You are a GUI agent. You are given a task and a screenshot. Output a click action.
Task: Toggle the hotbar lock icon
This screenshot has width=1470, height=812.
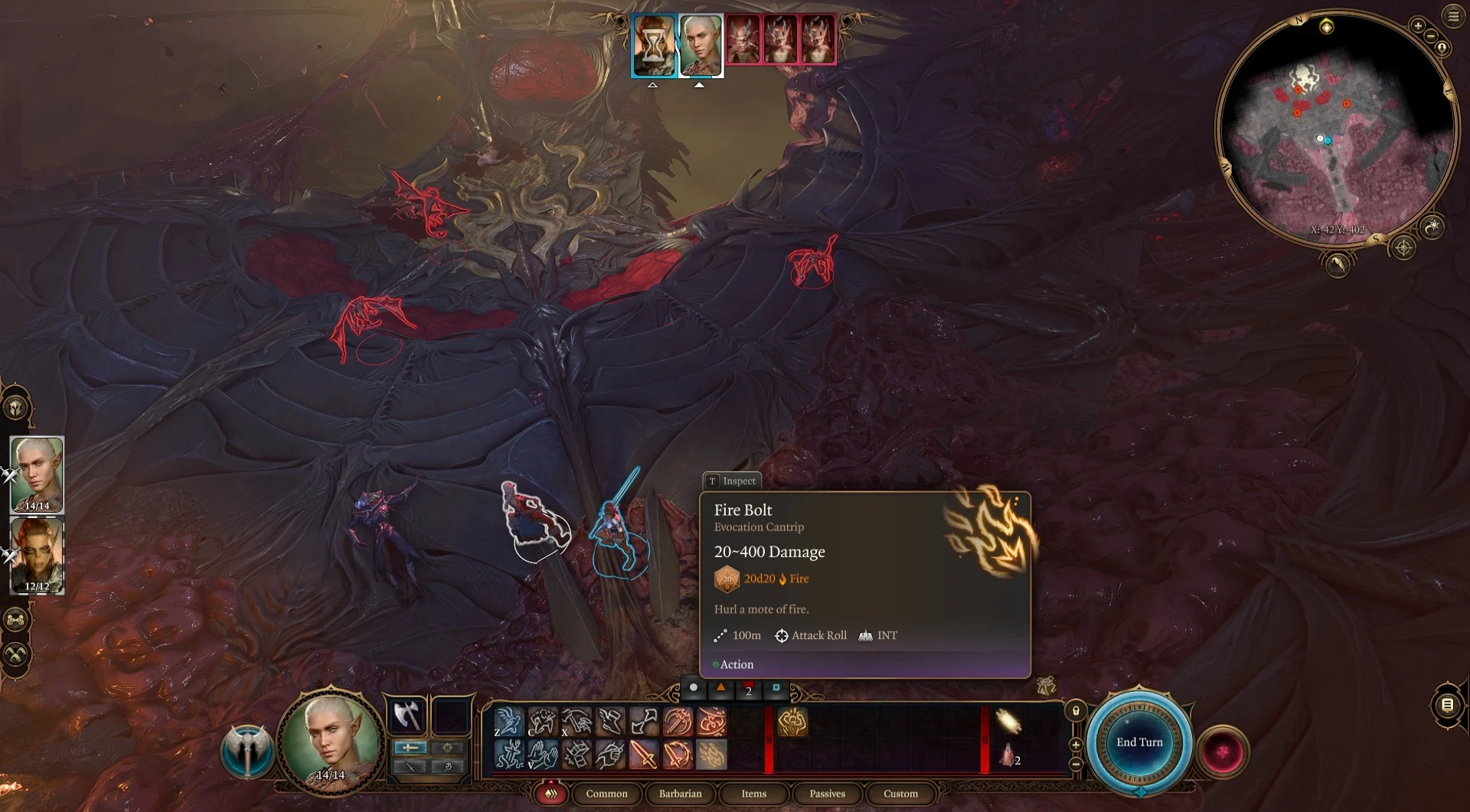1076,711
